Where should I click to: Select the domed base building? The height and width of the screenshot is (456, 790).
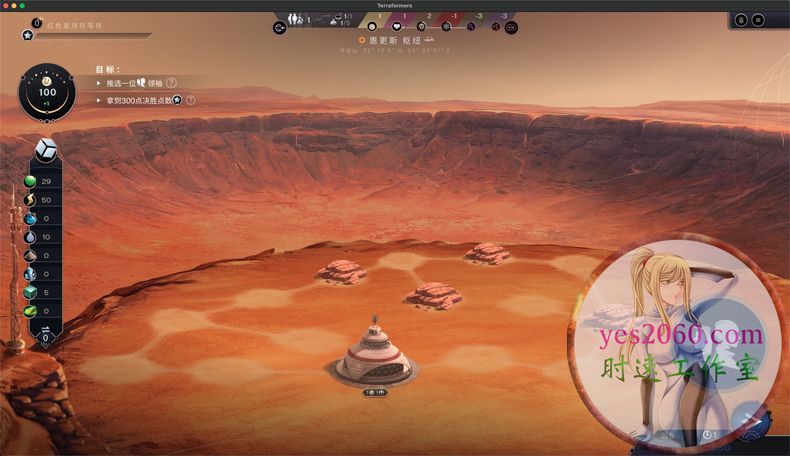[x=372, y=354]
